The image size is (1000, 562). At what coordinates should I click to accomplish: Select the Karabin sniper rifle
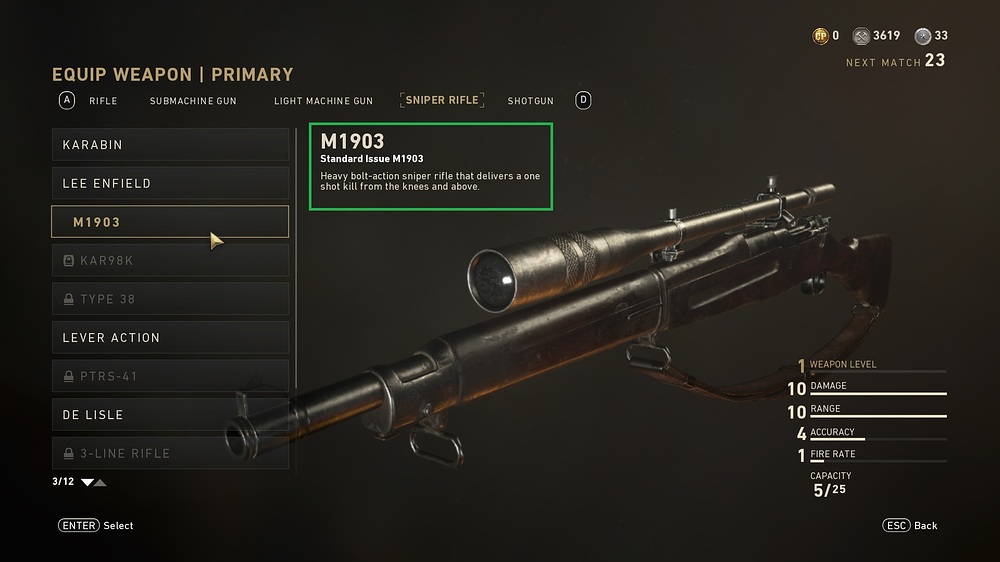(x=170, y=145)
